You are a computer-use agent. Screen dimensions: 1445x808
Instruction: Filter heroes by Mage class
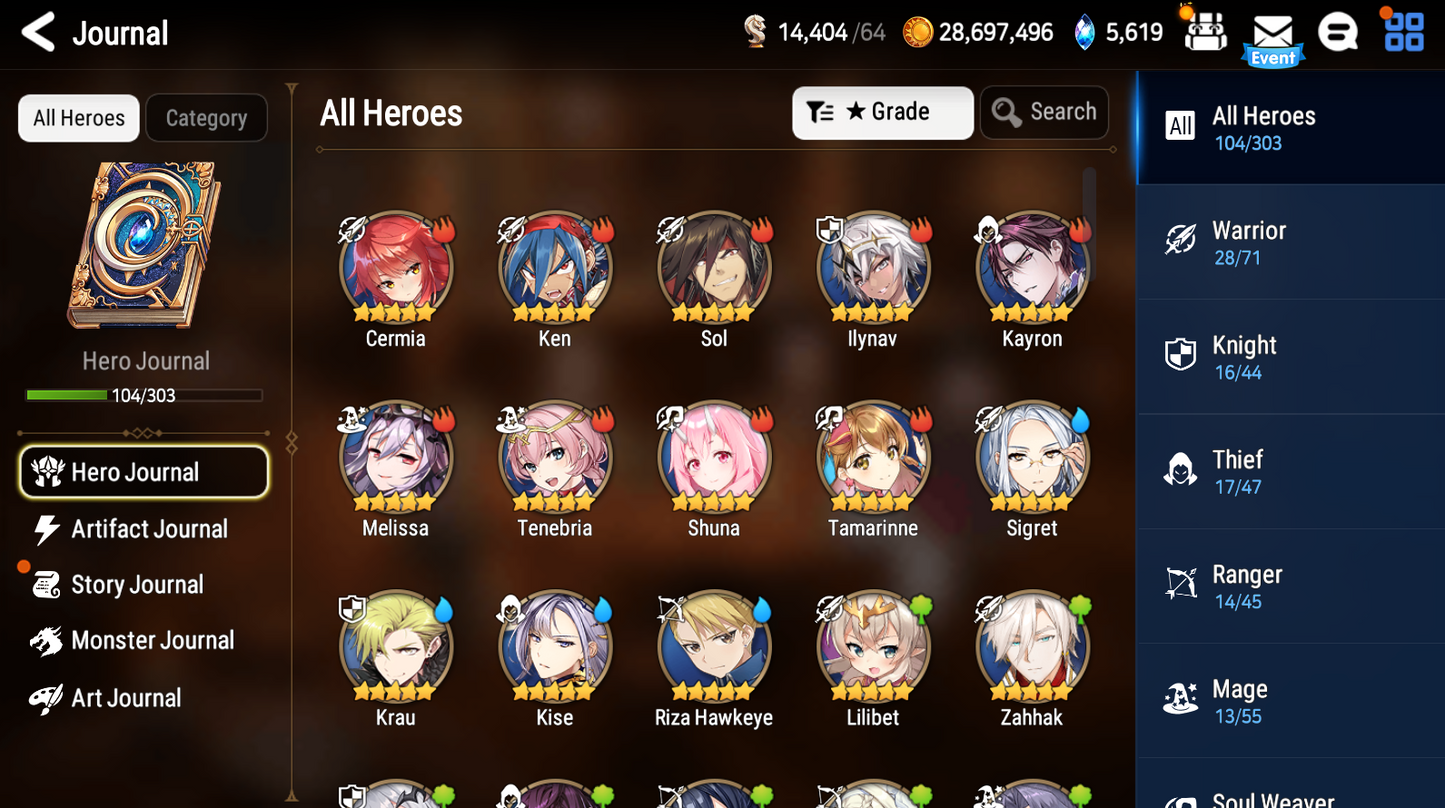click(x=1290, y=700)
